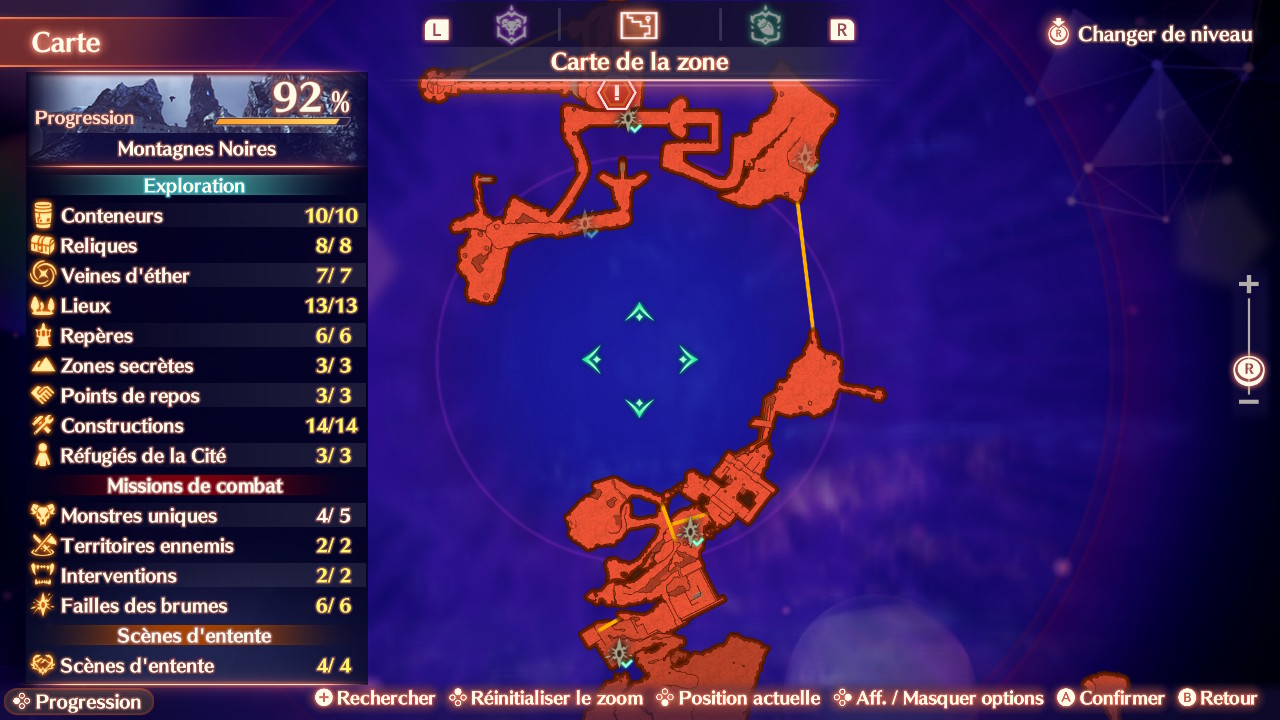
Task: Click the red exclamation marker on map
Action: [618, 94]
